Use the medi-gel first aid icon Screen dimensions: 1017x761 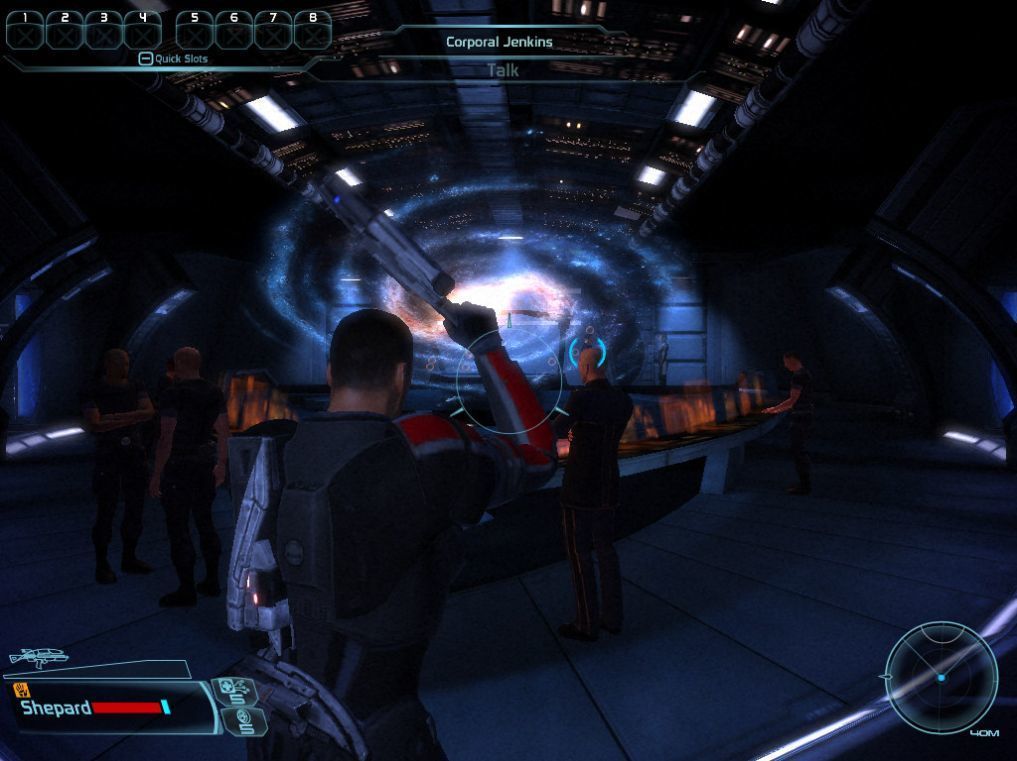point(236,692)
